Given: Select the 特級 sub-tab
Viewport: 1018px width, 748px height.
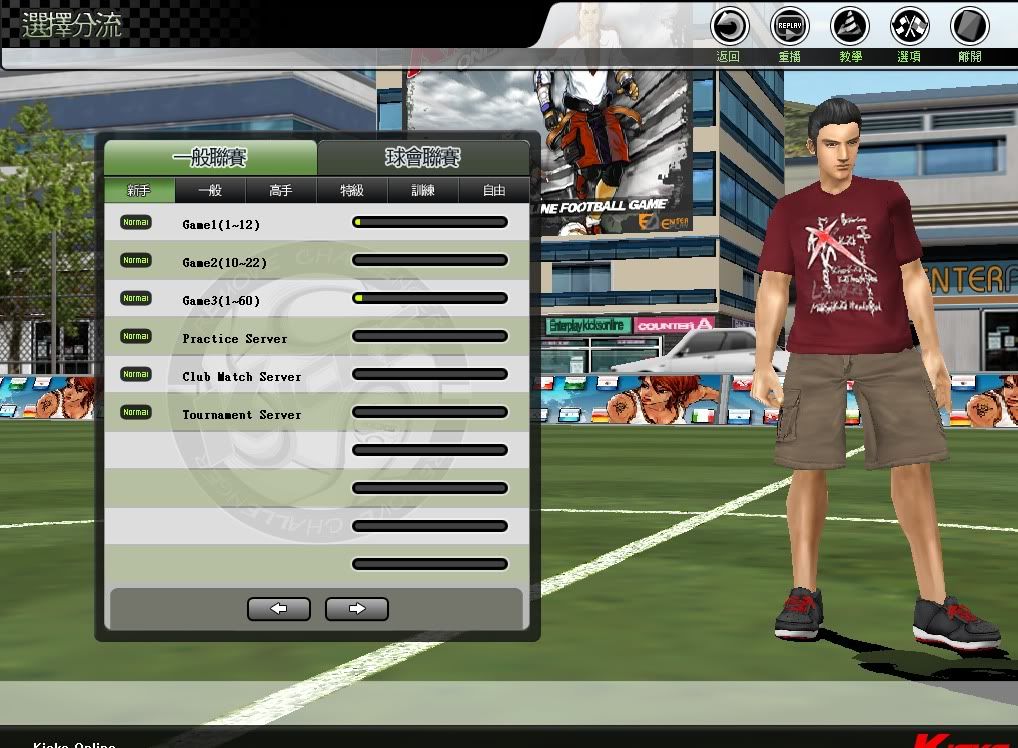Looking at the screenshot, I should tap(352, 190).
